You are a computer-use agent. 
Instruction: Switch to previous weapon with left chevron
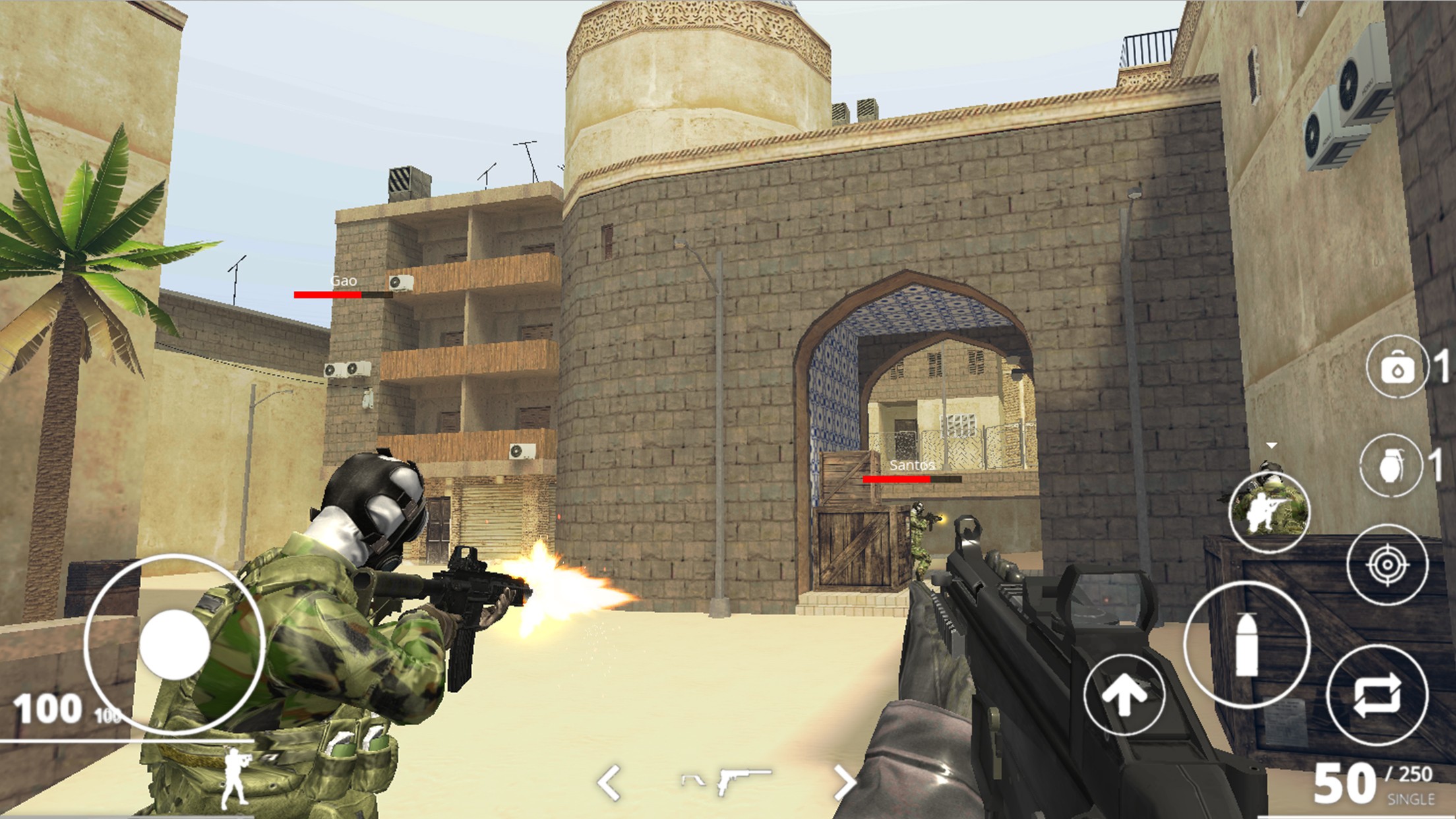(x=609, y=783)
